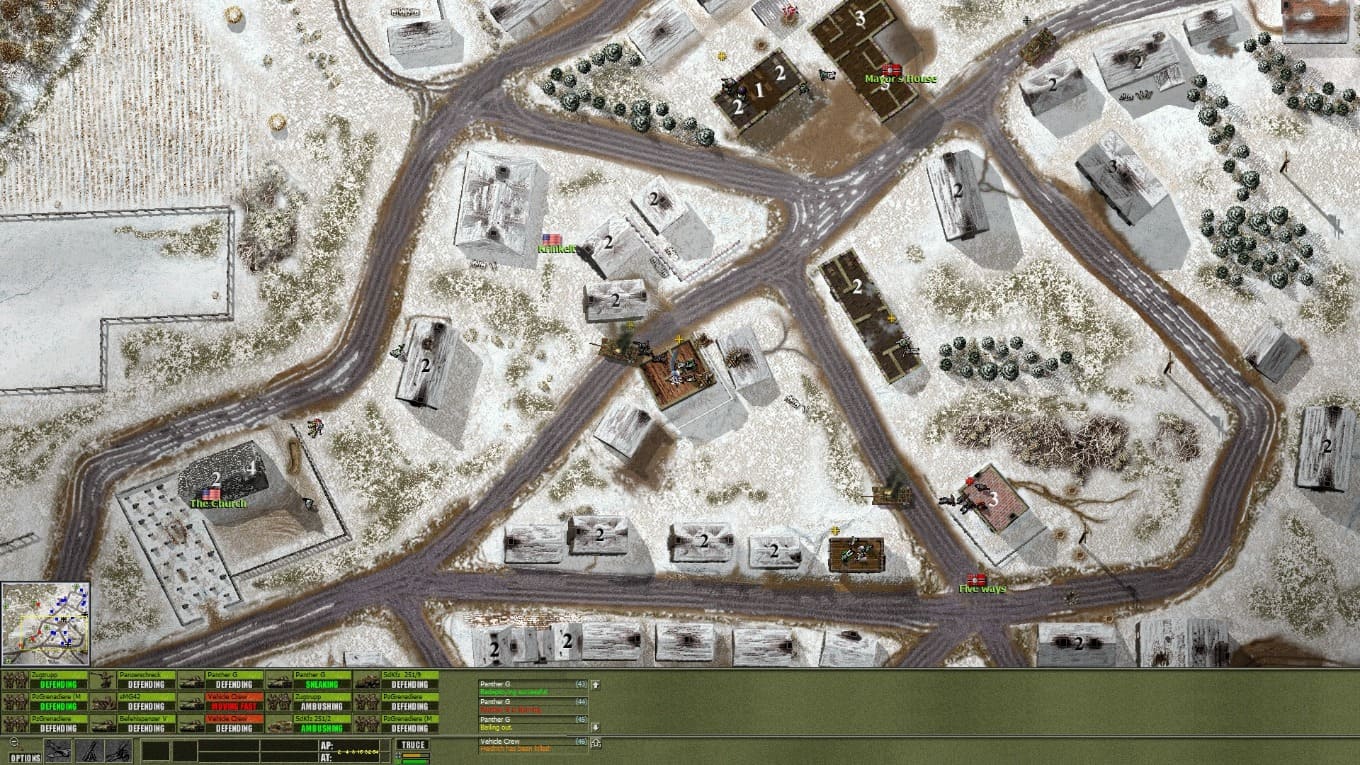1360x765 pixels.
Task: Click the message log's down arrow
Action: (596, 727)
